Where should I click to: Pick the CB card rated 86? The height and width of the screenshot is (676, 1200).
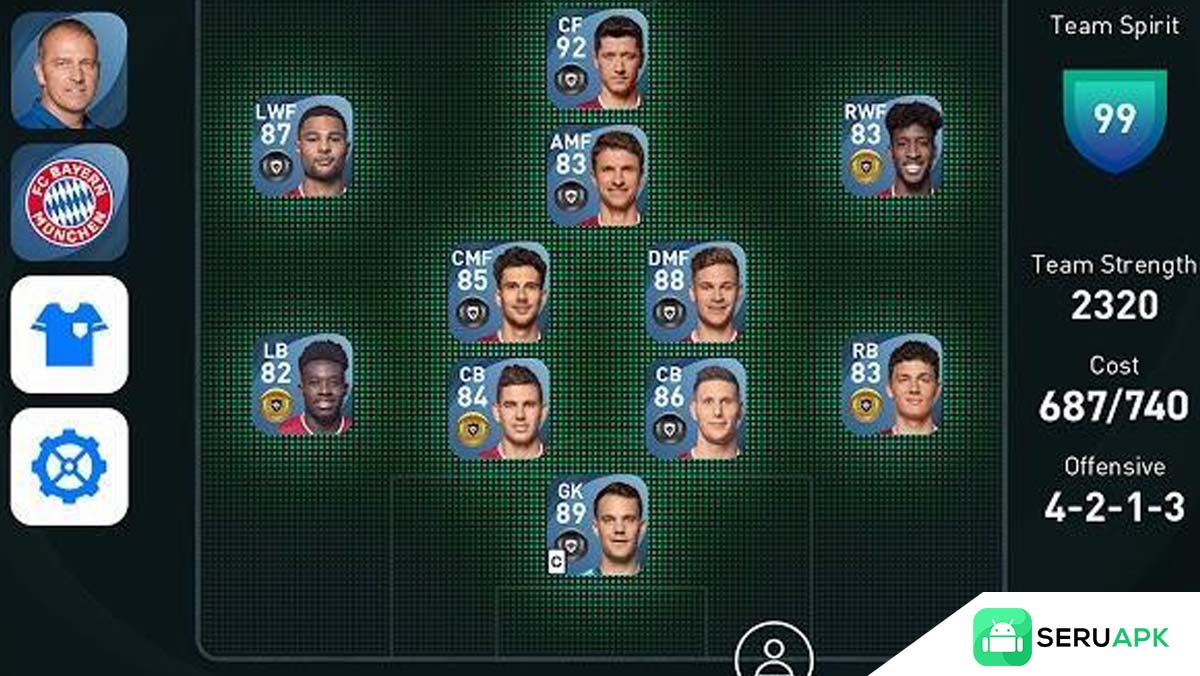[x=696, y=408]
